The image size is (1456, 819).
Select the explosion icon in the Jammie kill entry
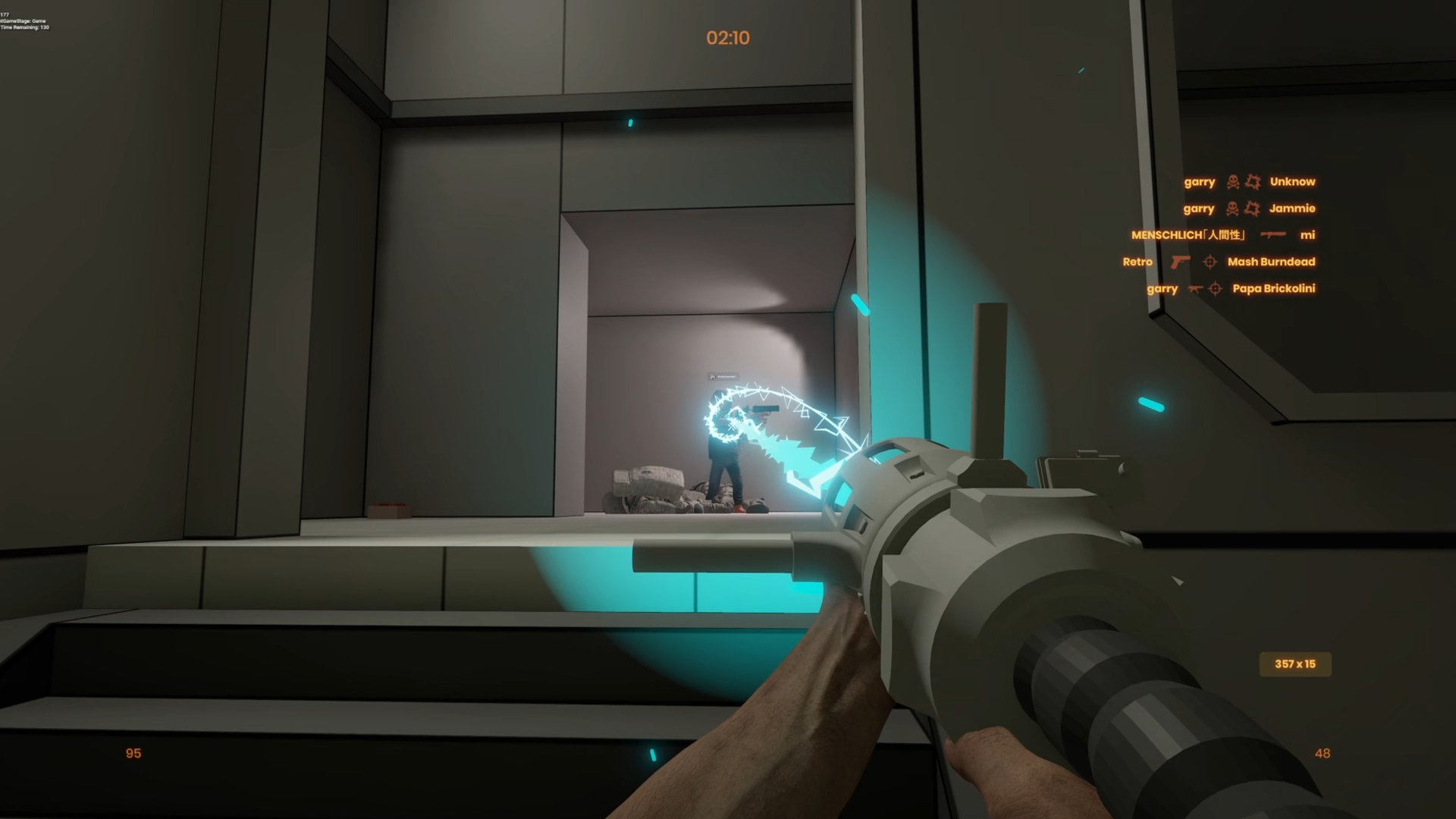point(1253,210)
